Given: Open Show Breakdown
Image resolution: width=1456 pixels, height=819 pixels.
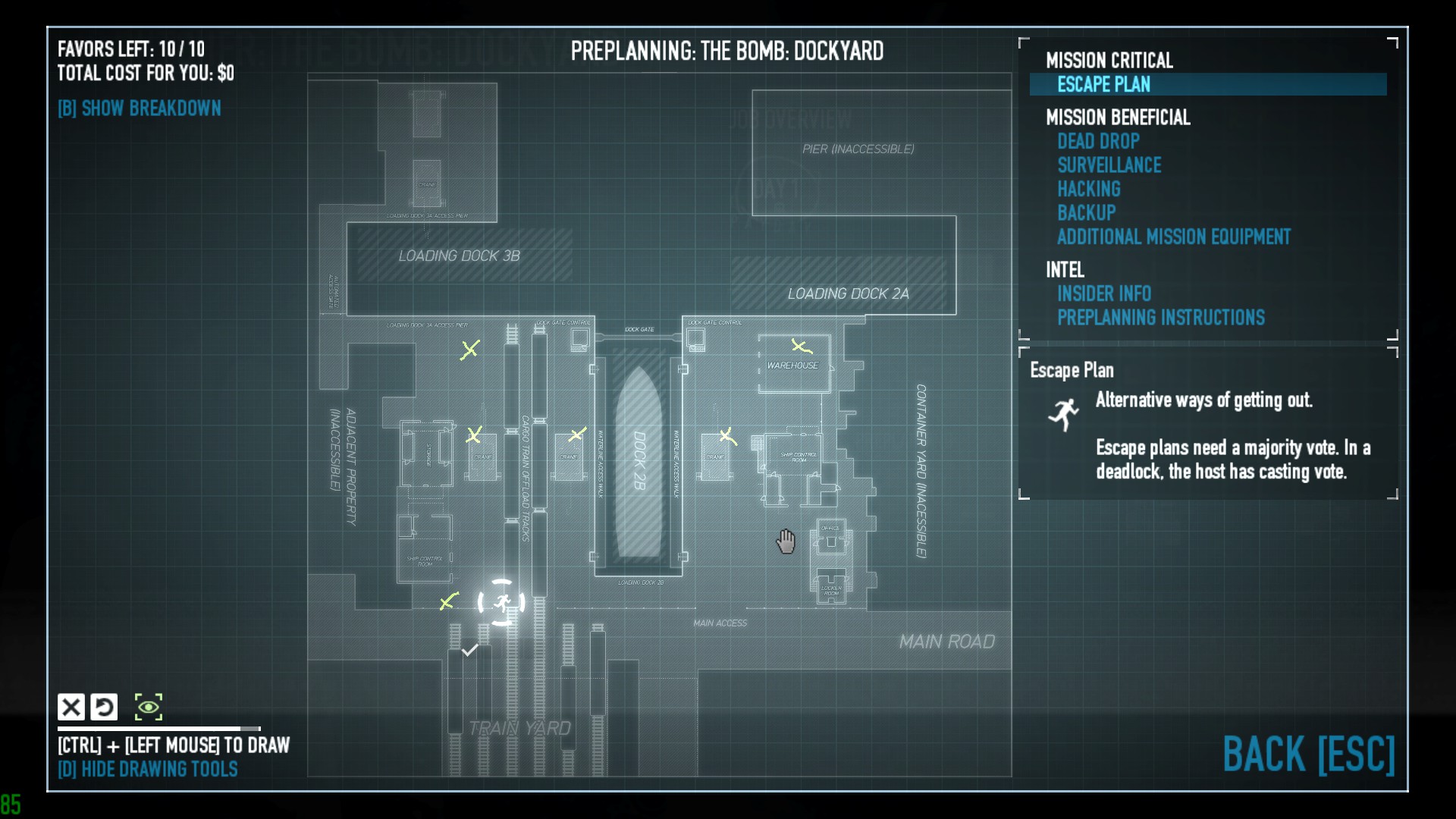Looking at the screenshot, I should pyautogui.click(x=140, y=108).
